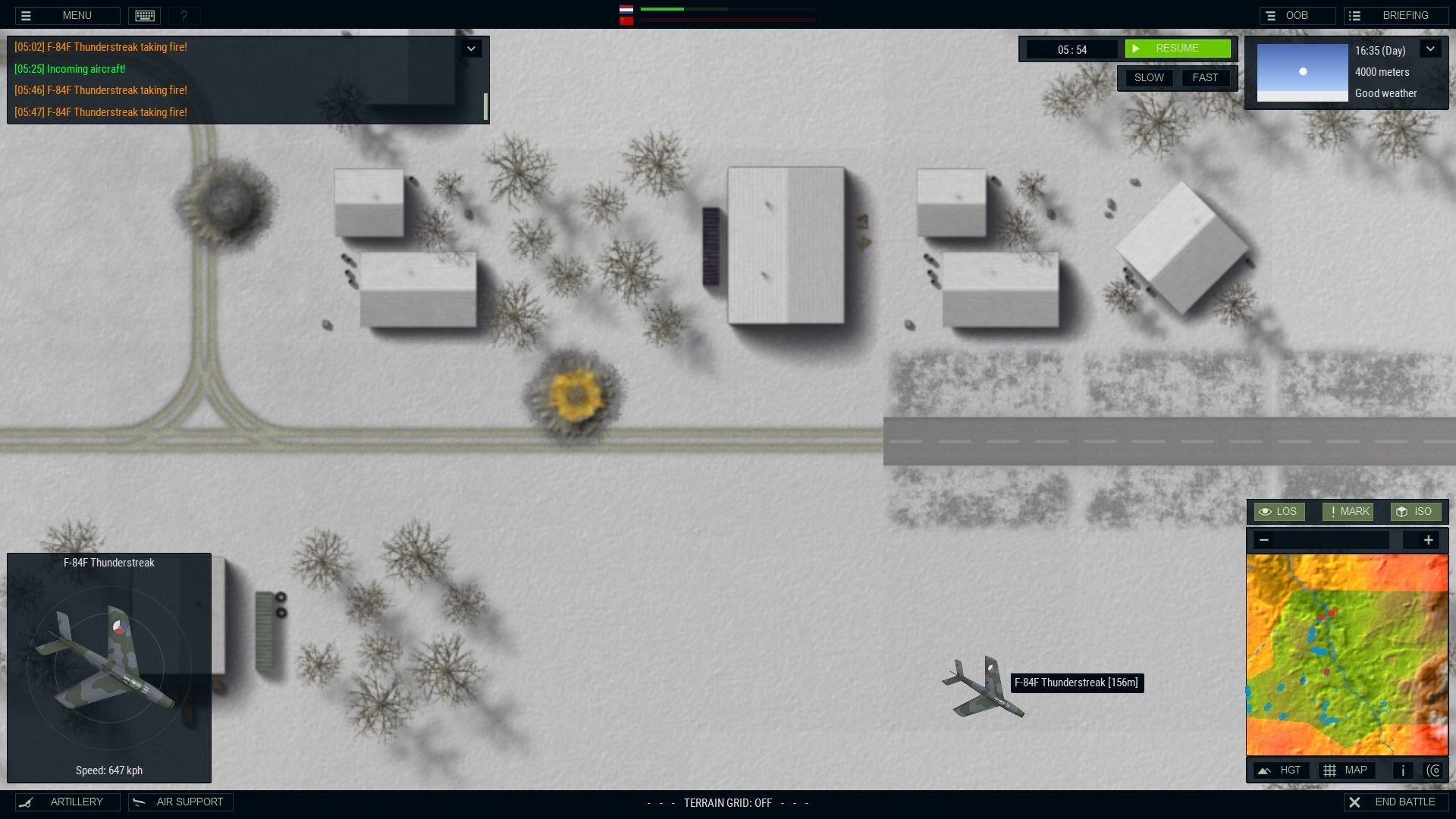This screenshot has width=1456, height=819.
Task: Toggle the HGT height map overlay
Action: 1281,770
